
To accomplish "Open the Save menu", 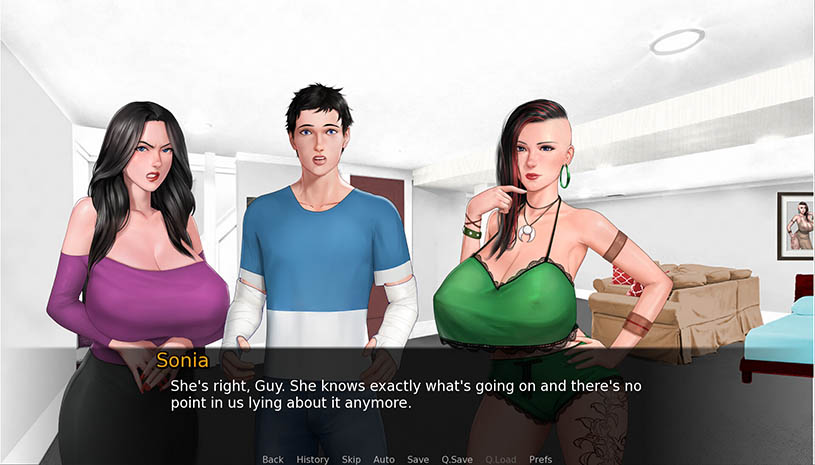I will (418, 459).
